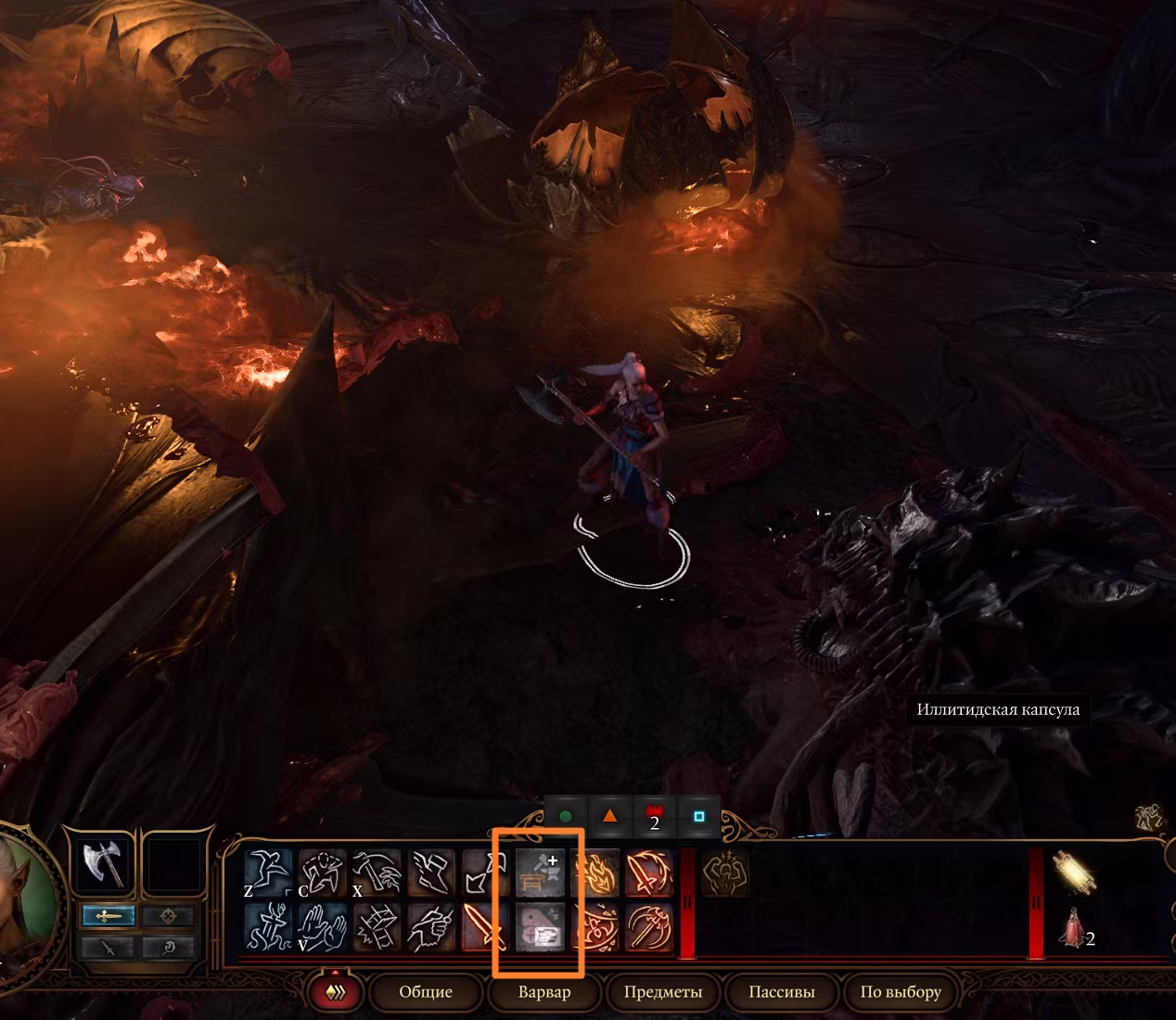Click the red chevron hotbar toggle button
Viewport: 1176px width, 1020px height.
point(338,992)
